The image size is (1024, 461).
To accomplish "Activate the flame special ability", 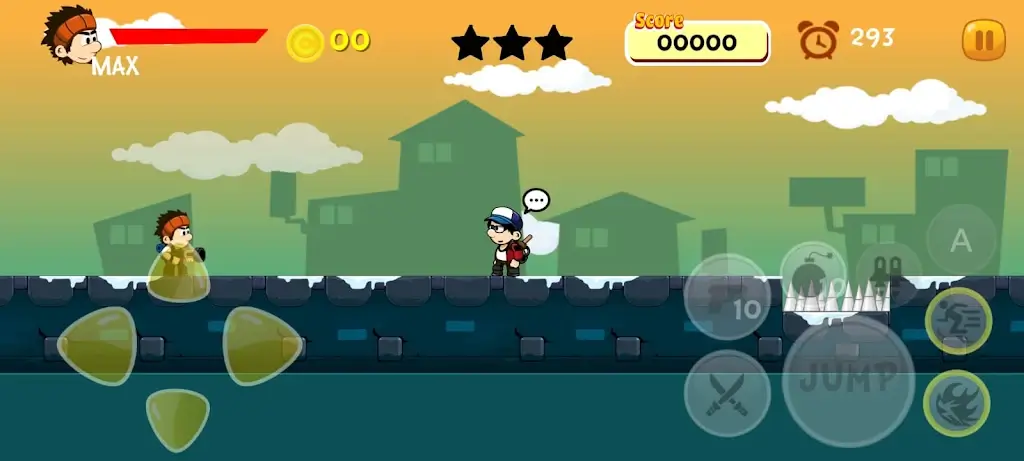I will [956, 403].
